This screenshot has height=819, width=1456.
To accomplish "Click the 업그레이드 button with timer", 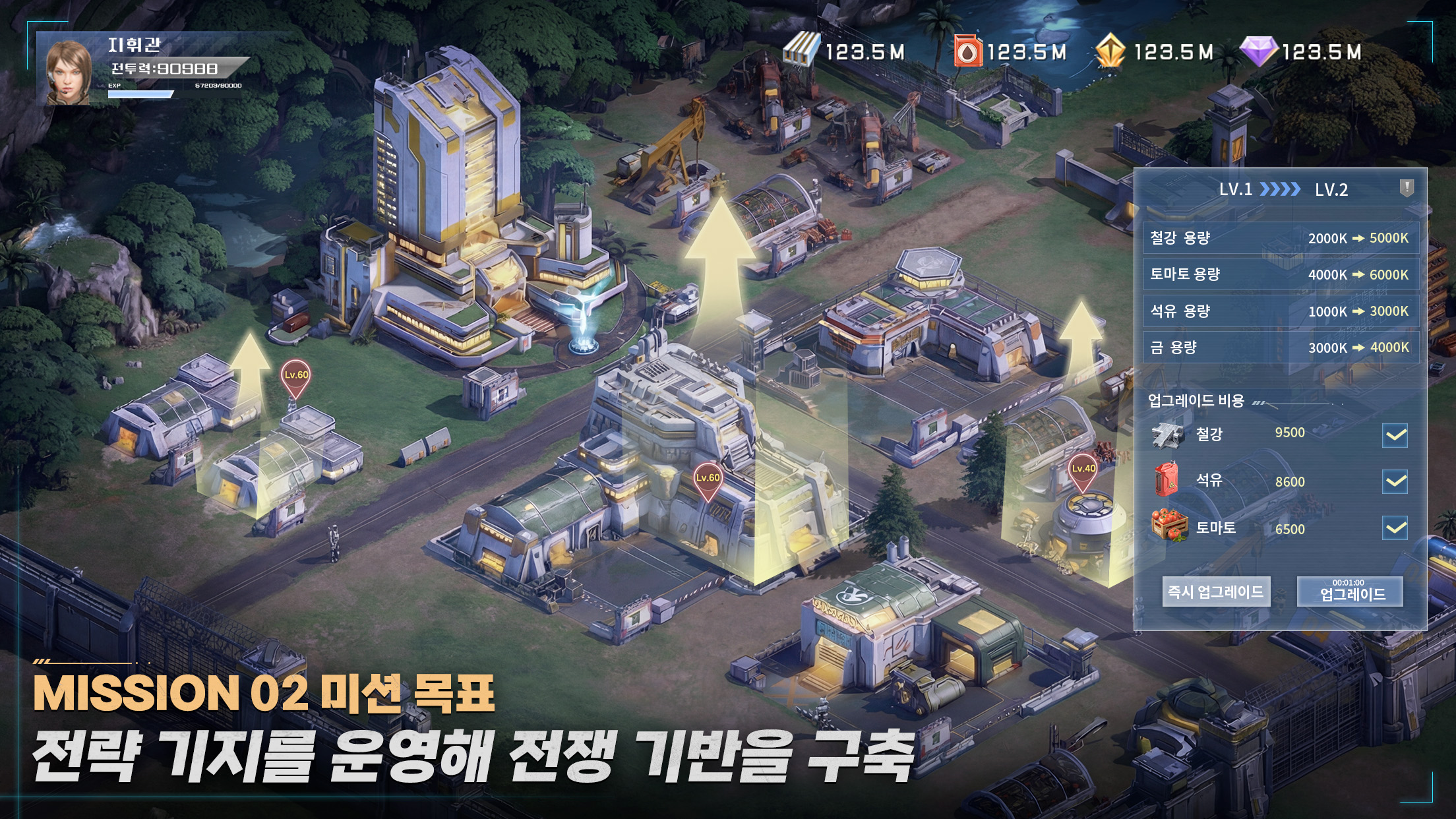I will pyautogui.click(x=1352, y=591).
